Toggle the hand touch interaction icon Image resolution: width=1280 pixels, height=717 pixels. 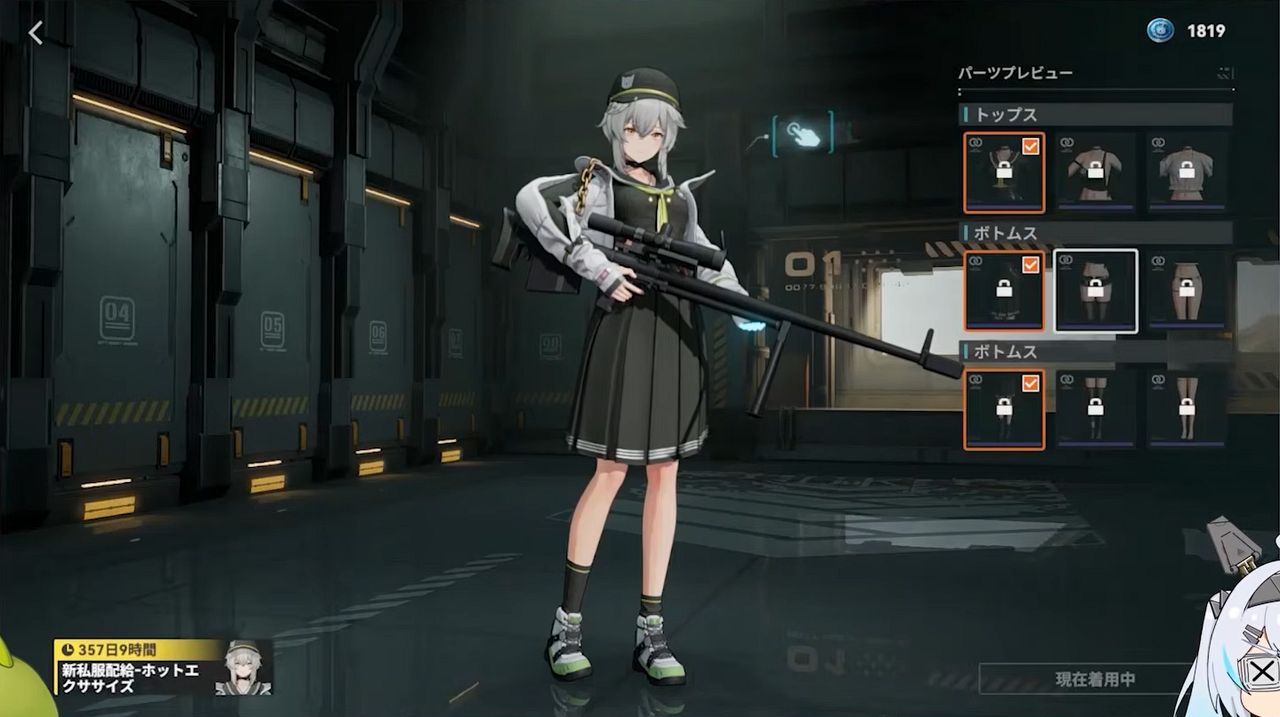[x=802, y=134]
